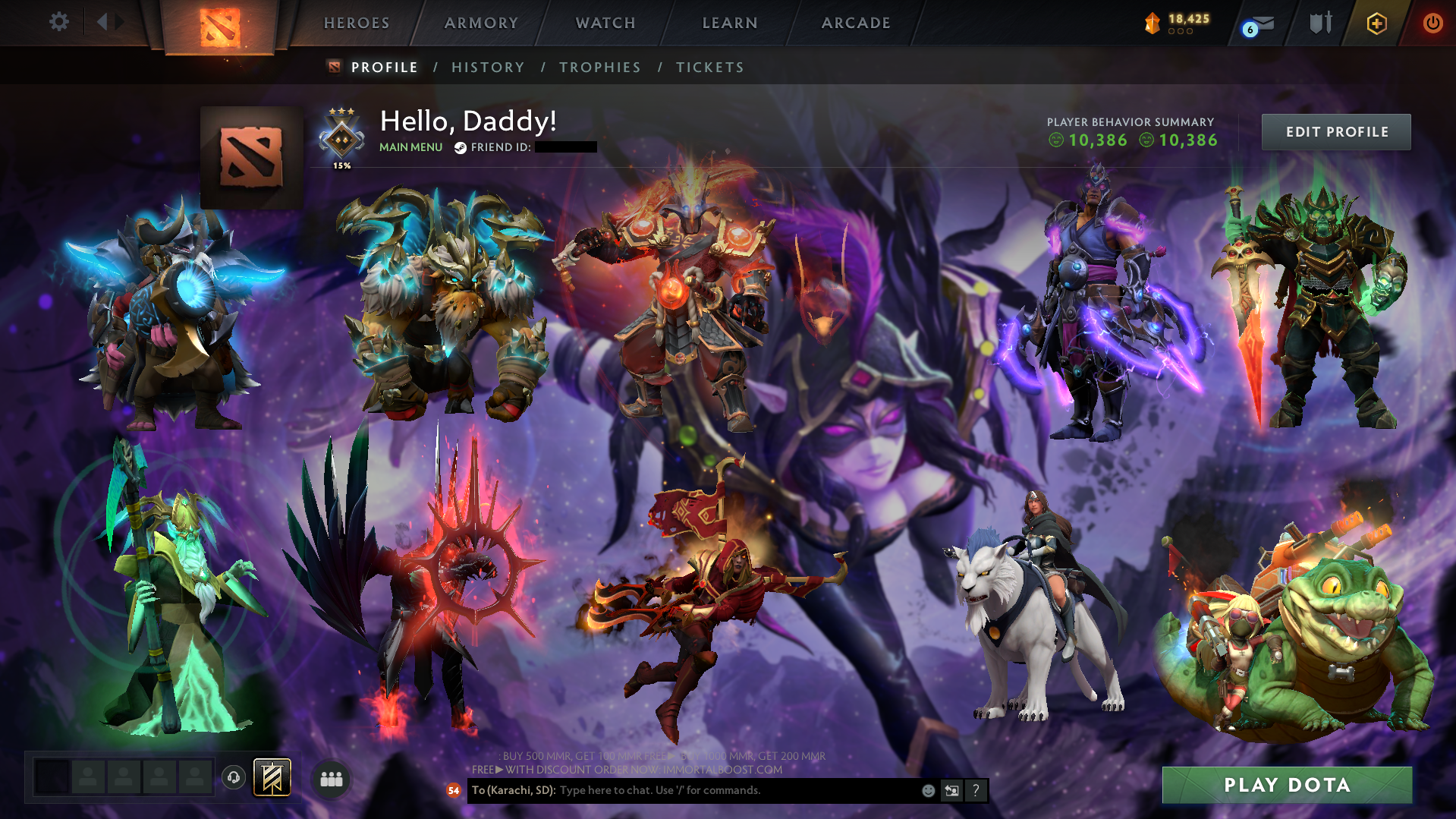1456x819 pixels.
Task: Switch to the HISTORY tab
Action: 488,67
